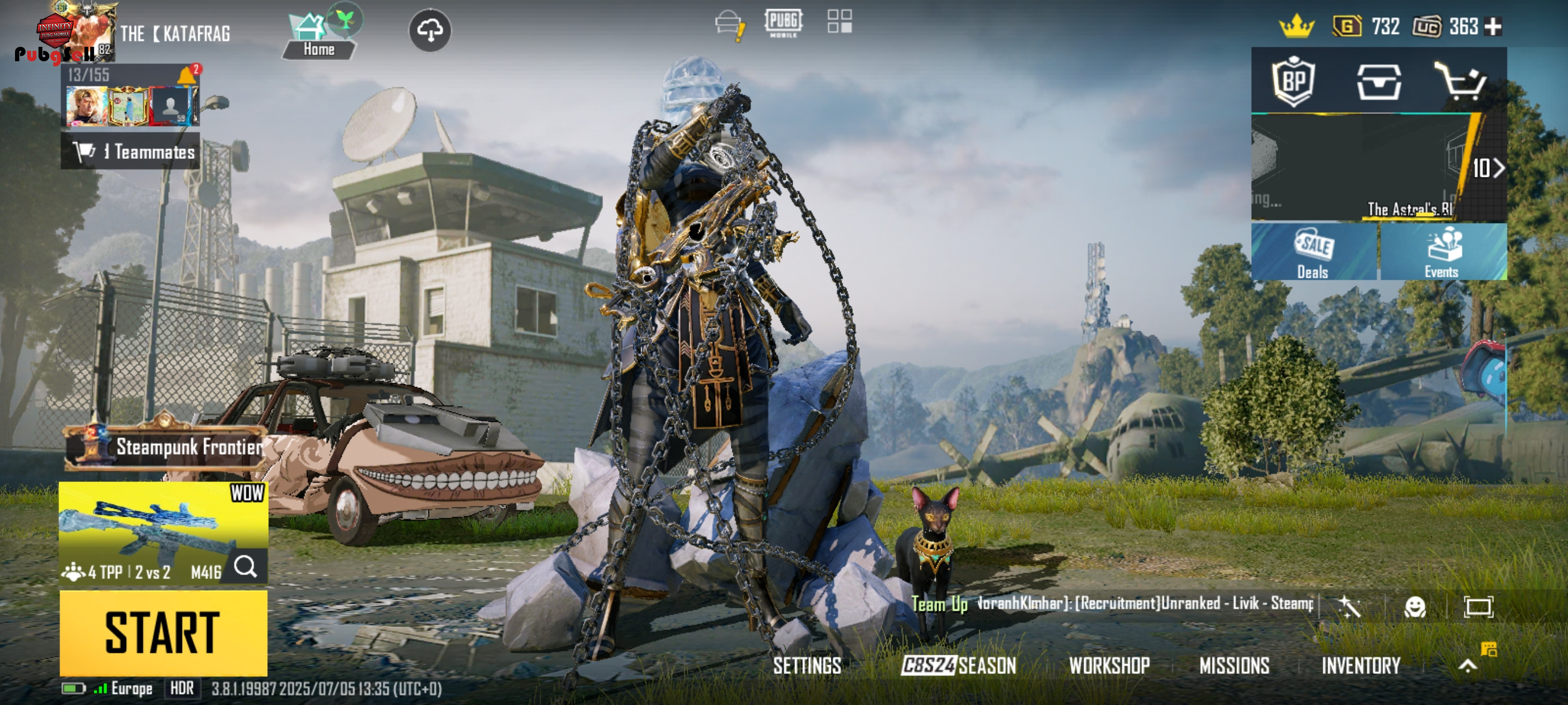Open the BP shield shop icon
Screen dimensions: 1568x705
[1293, 81]
